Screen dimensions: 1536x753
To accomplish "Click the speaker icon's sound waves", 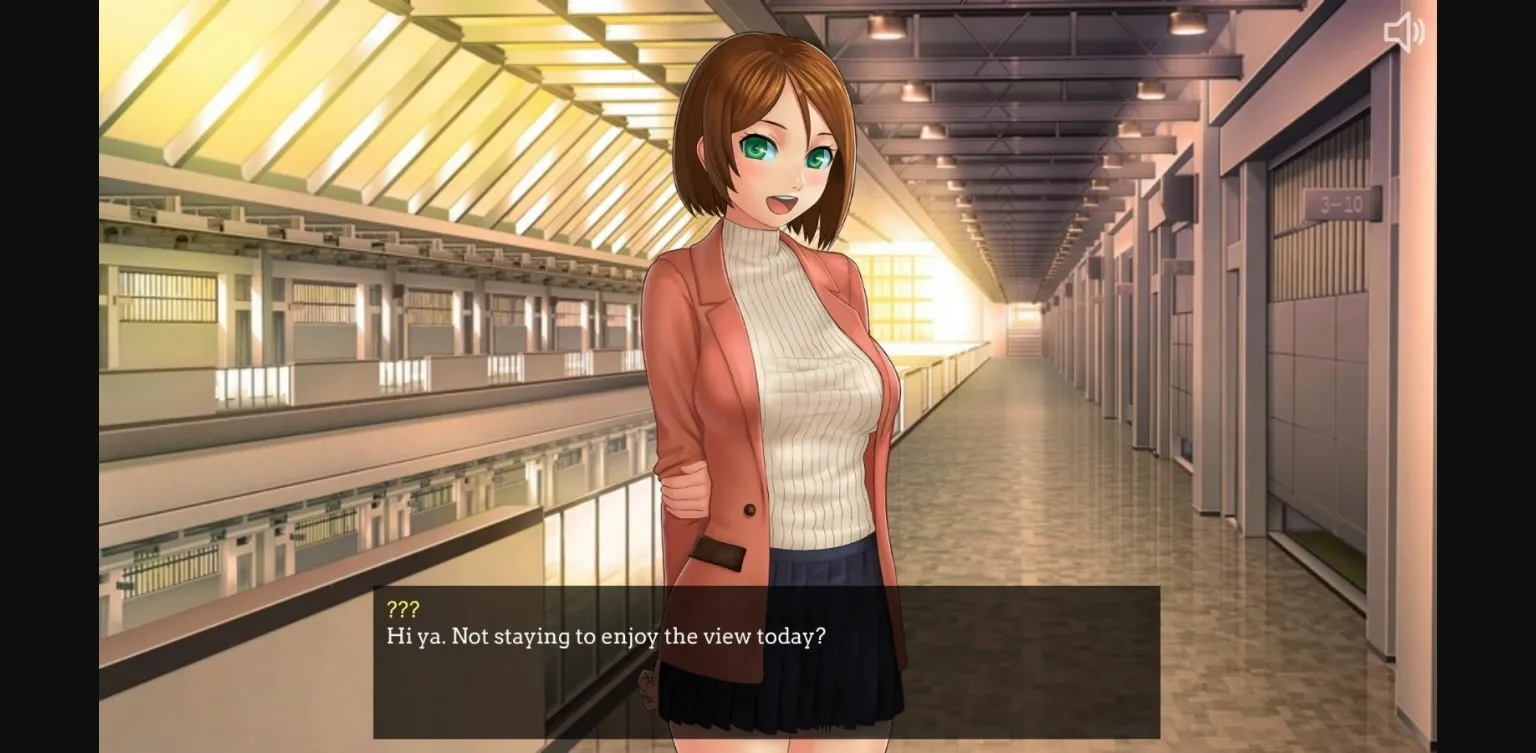I will tap(1417, 30).
